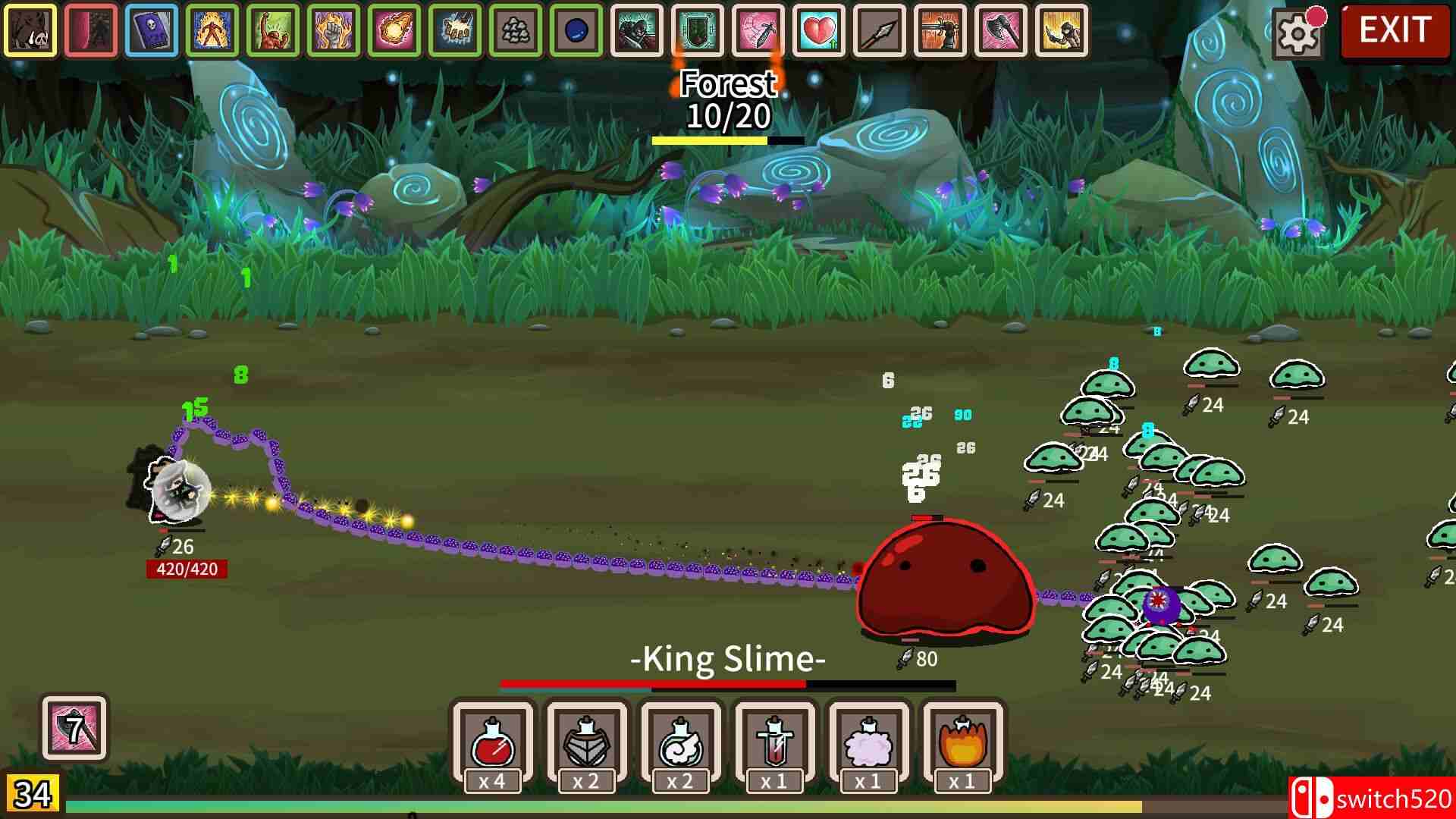The width and height of the screenshot is (1456, 819).
Task: Use the fire flask potion
Action: click(962, 743)
